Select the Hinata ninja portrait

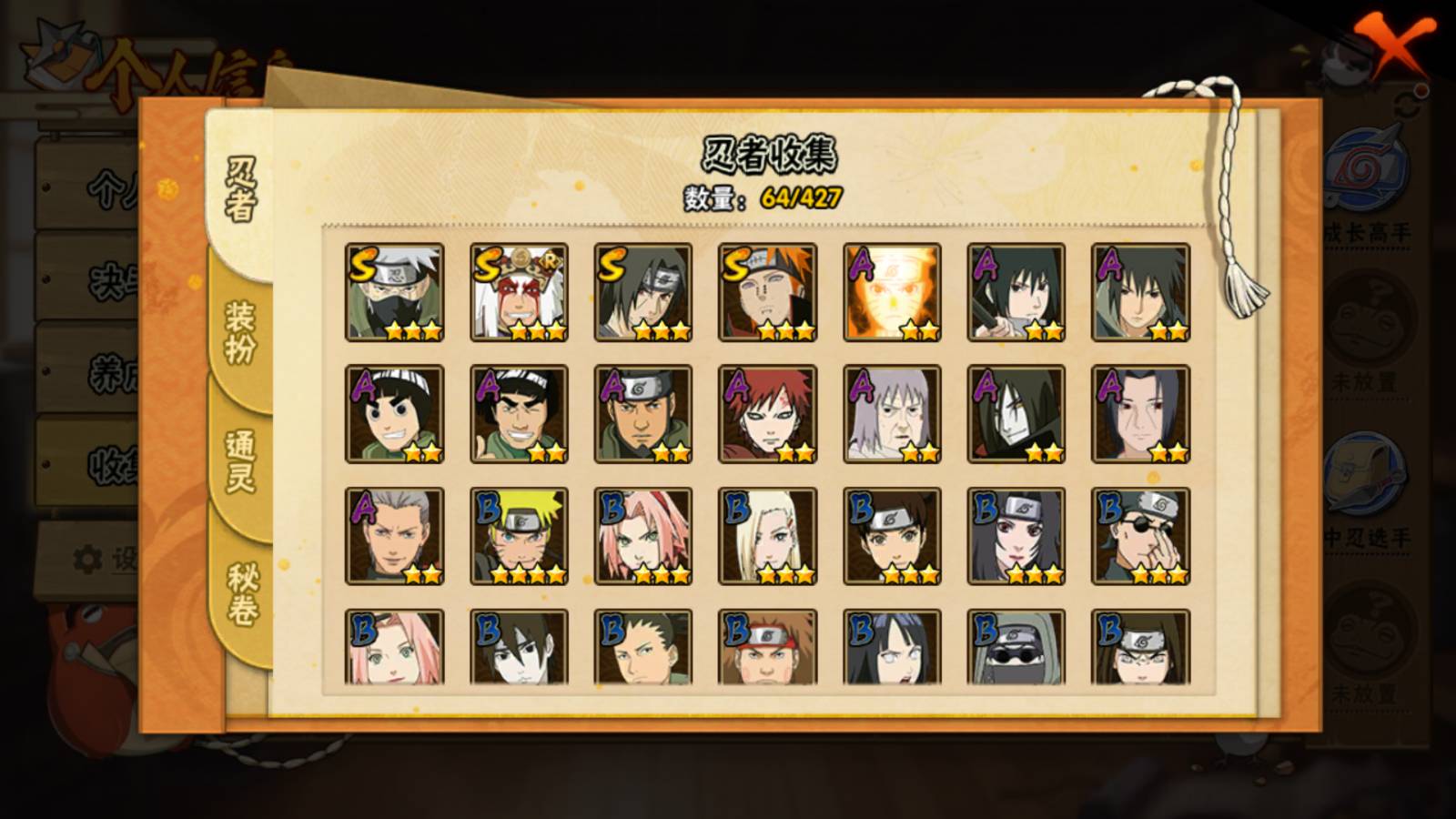[x=893, y=648]
